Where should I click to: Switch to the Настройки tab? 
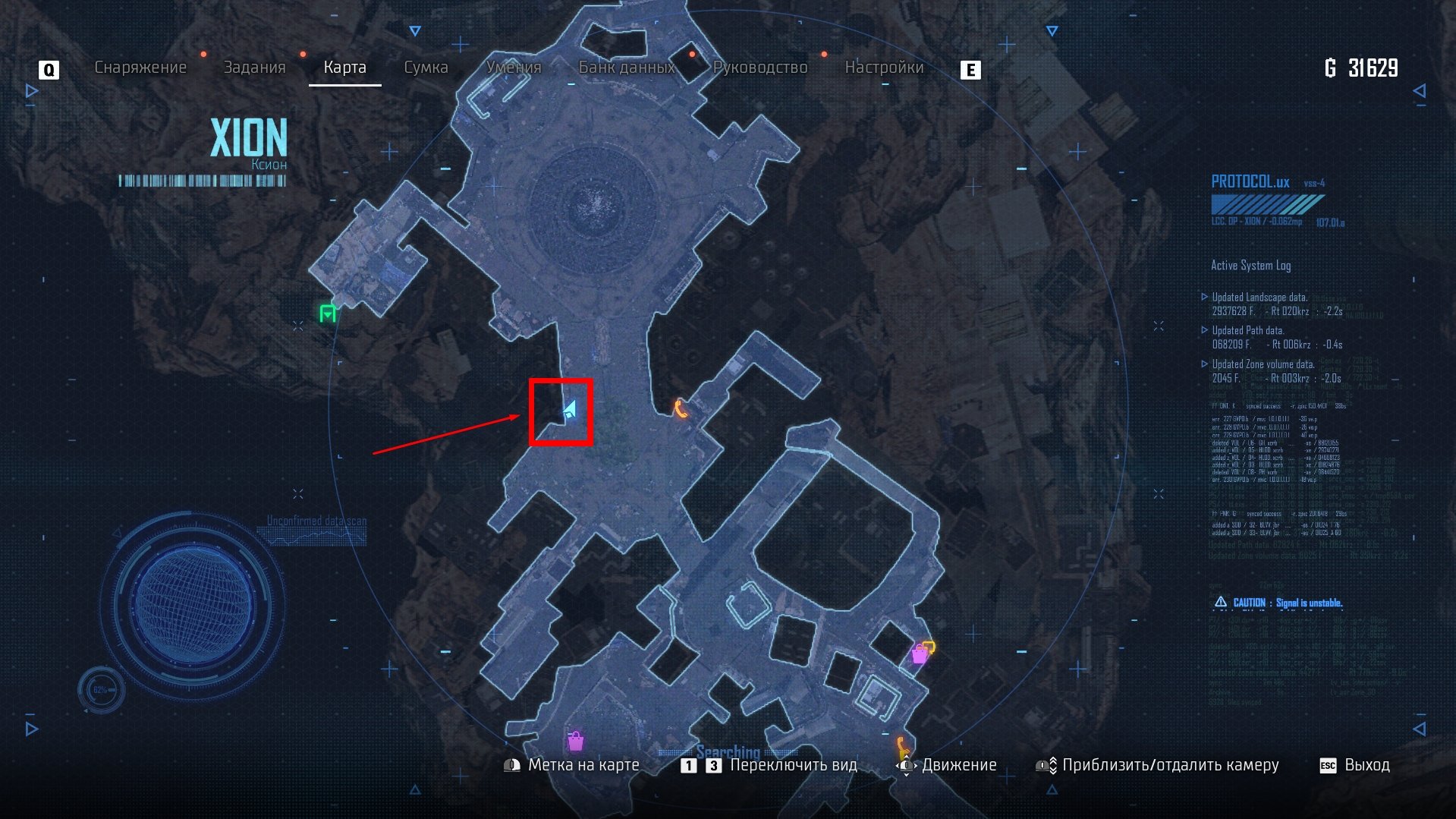[x=884, y=68]
